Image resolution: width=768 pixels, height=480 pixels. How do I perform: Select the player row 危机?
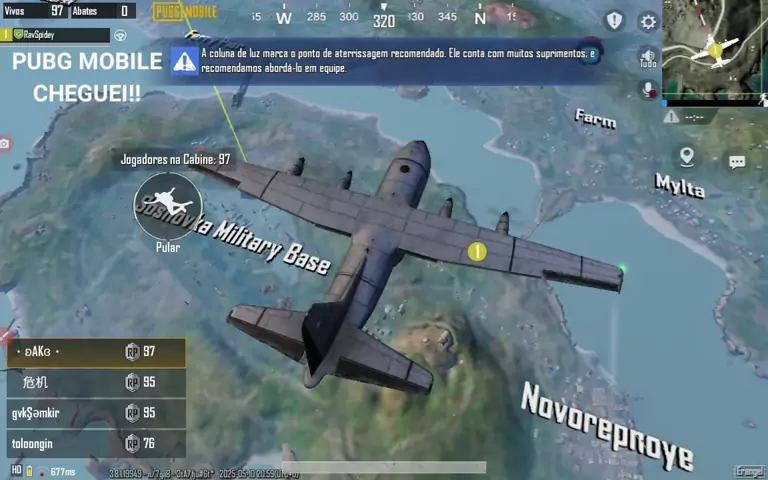click(x=96, y=382)
